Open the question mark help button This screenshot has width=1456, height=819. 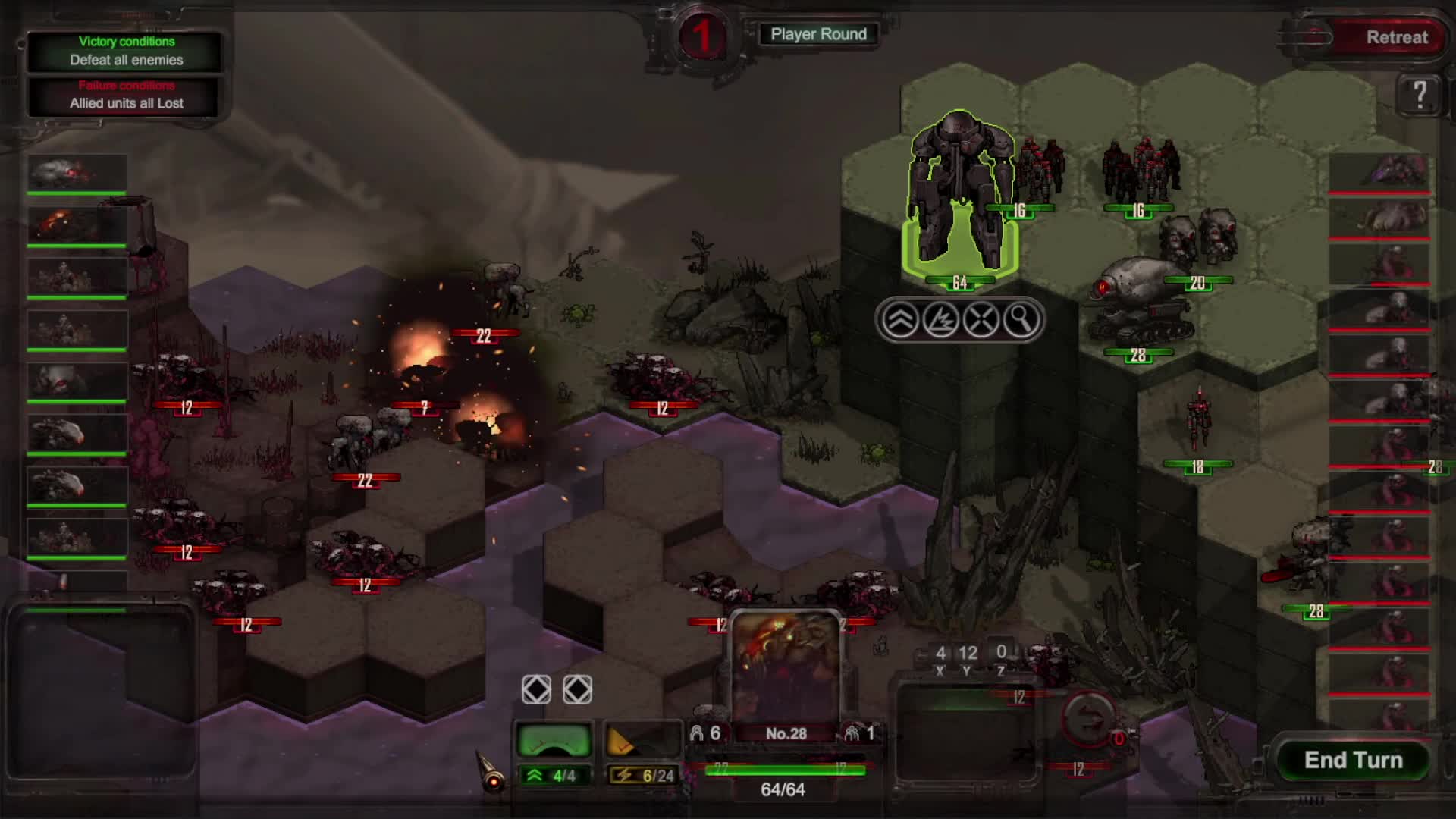click(x=1420, y=95)
